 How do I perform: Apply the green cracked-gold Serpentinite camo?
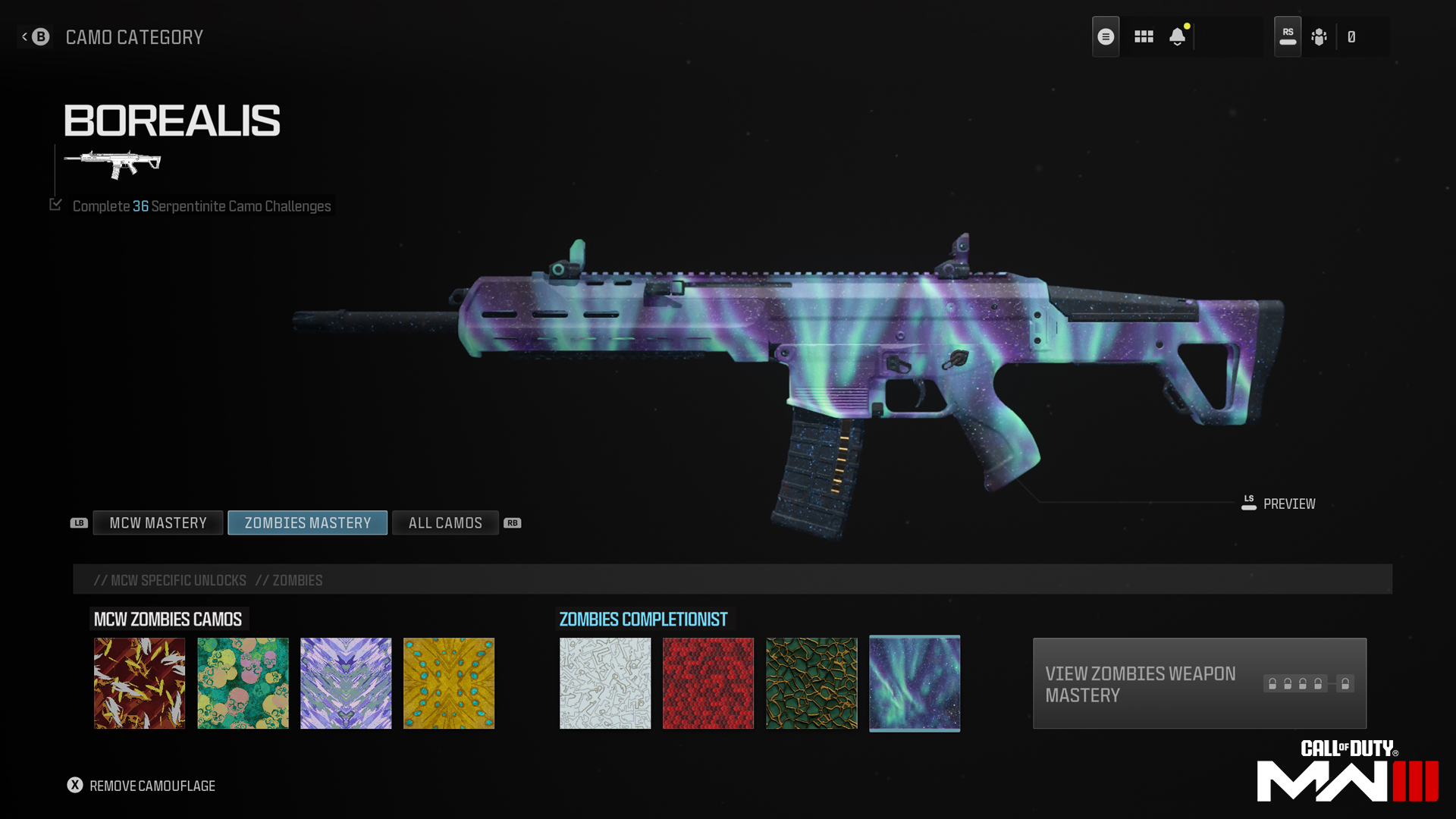[811, 683]
